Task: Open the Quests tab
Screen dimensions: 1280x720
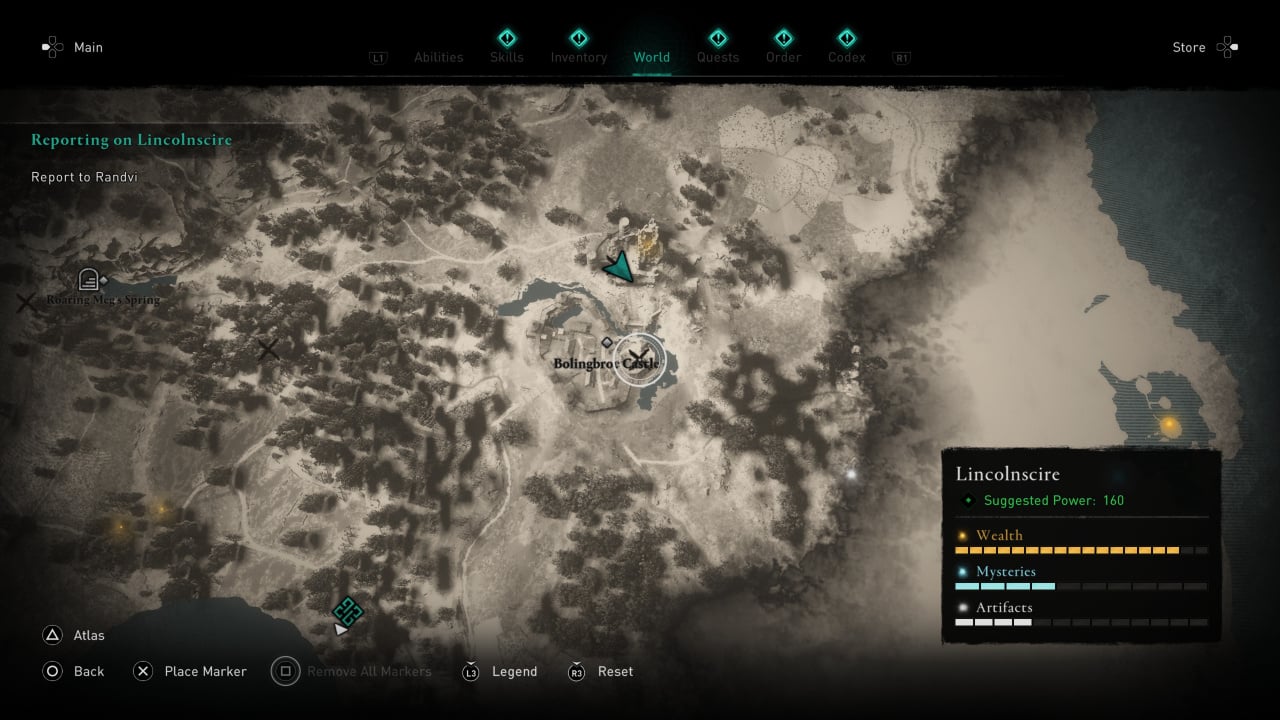Action: [x=718, y=57]
